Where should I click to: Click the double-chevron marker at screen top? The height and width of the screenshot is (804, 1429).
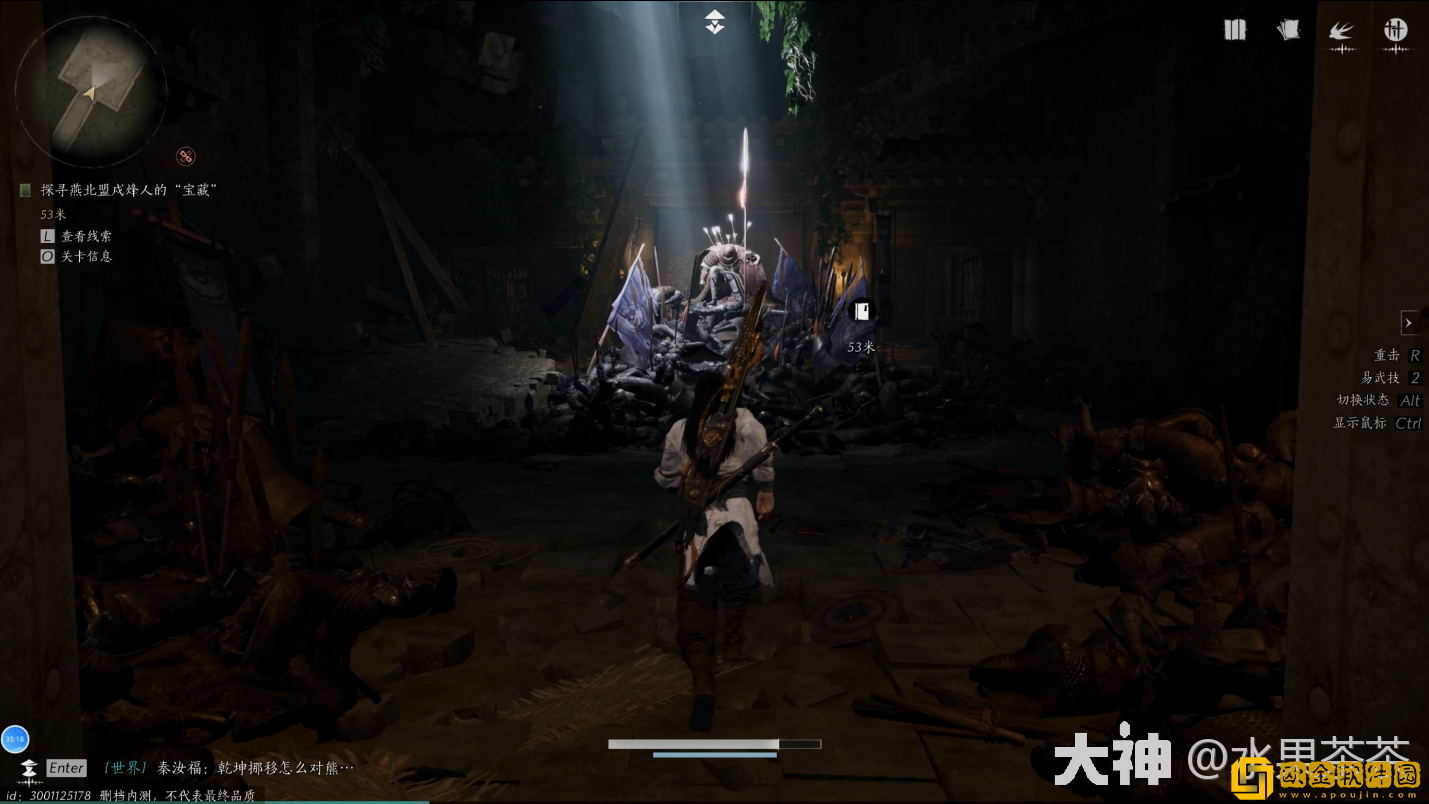pyautogui.click(x=714, y=22)
